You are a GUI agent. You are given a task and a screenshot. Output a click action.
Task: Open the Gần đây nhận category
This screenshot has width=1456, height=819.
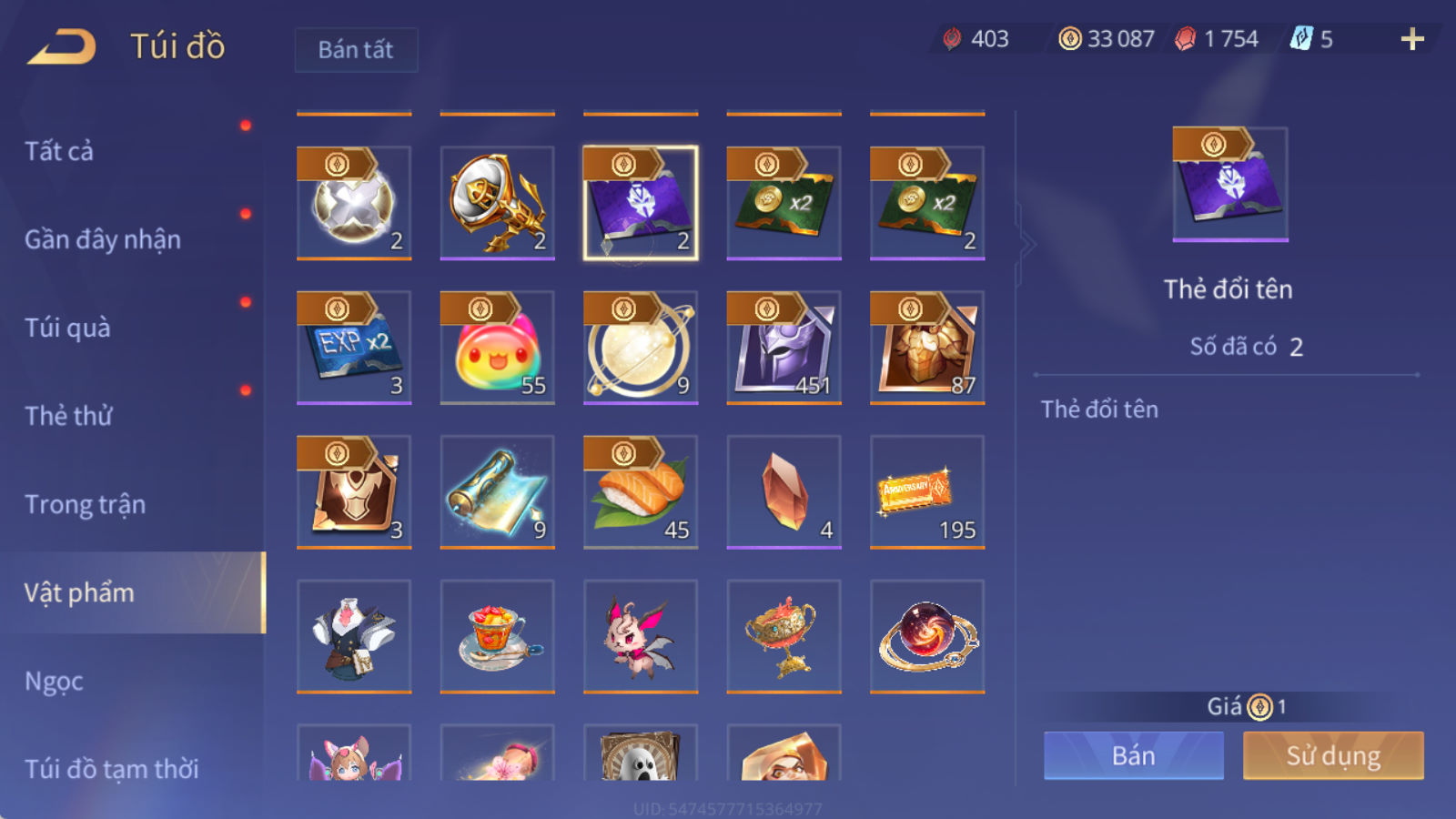coord(103,239)
